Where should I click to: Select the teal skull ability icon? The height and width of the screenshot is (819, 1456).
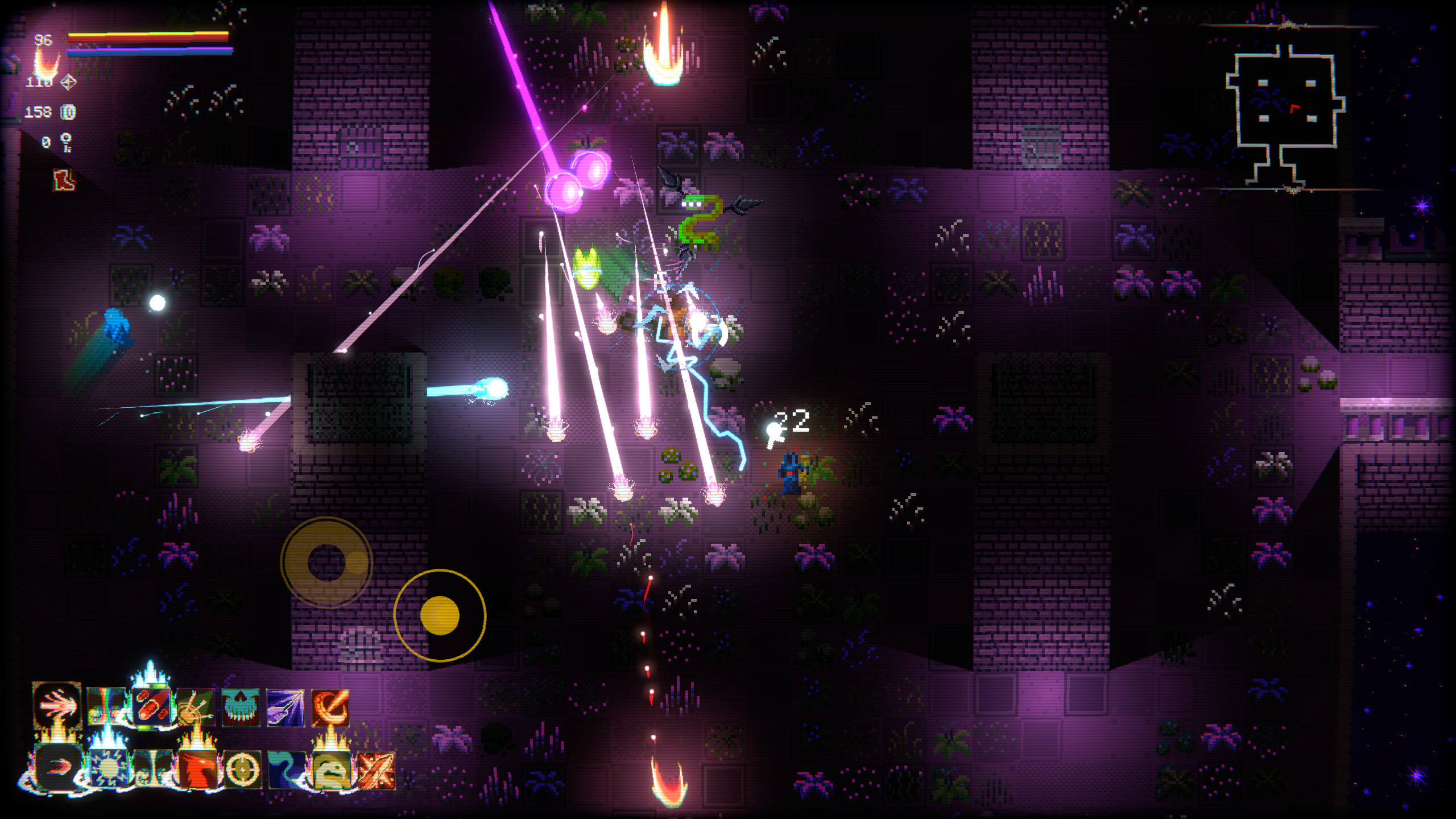[x=240, y=708]
